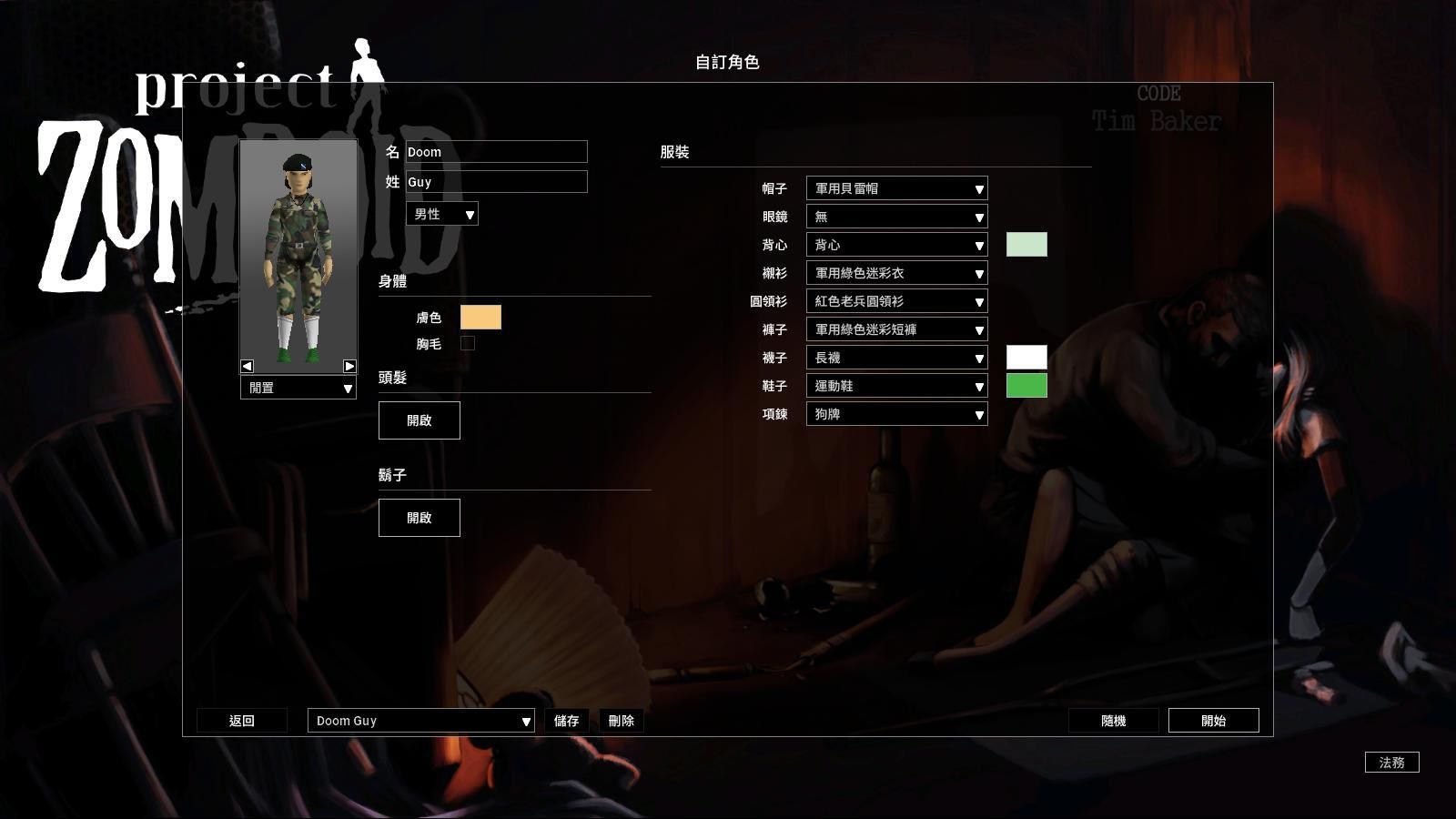The image size is (1456, 819).
Task: Rotate character preview right with arrow
Action: (349, 366)
